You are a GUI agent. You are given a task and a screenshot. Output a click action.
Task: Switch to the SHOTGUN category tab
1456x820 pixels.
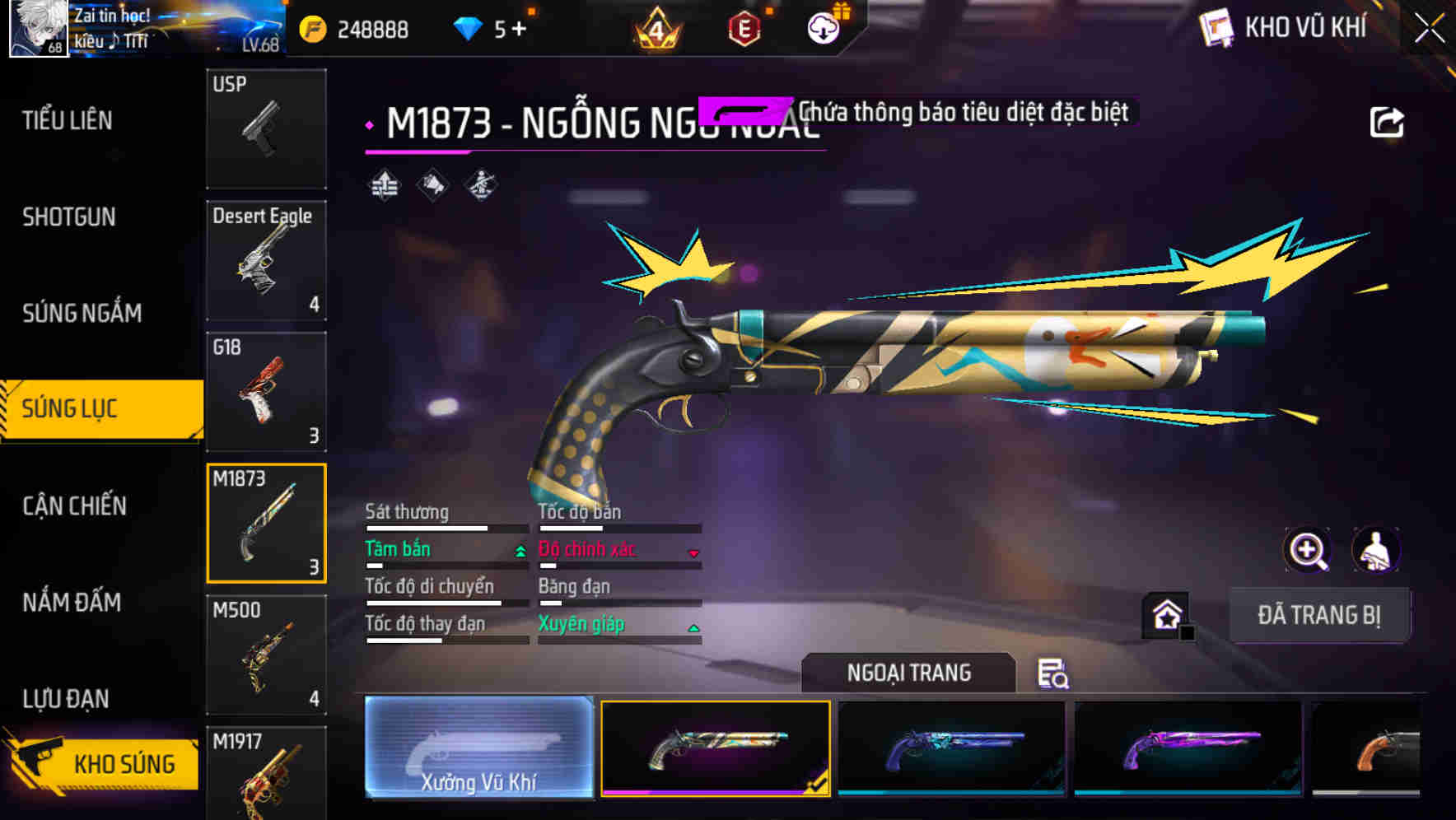(x=69, y=217)
